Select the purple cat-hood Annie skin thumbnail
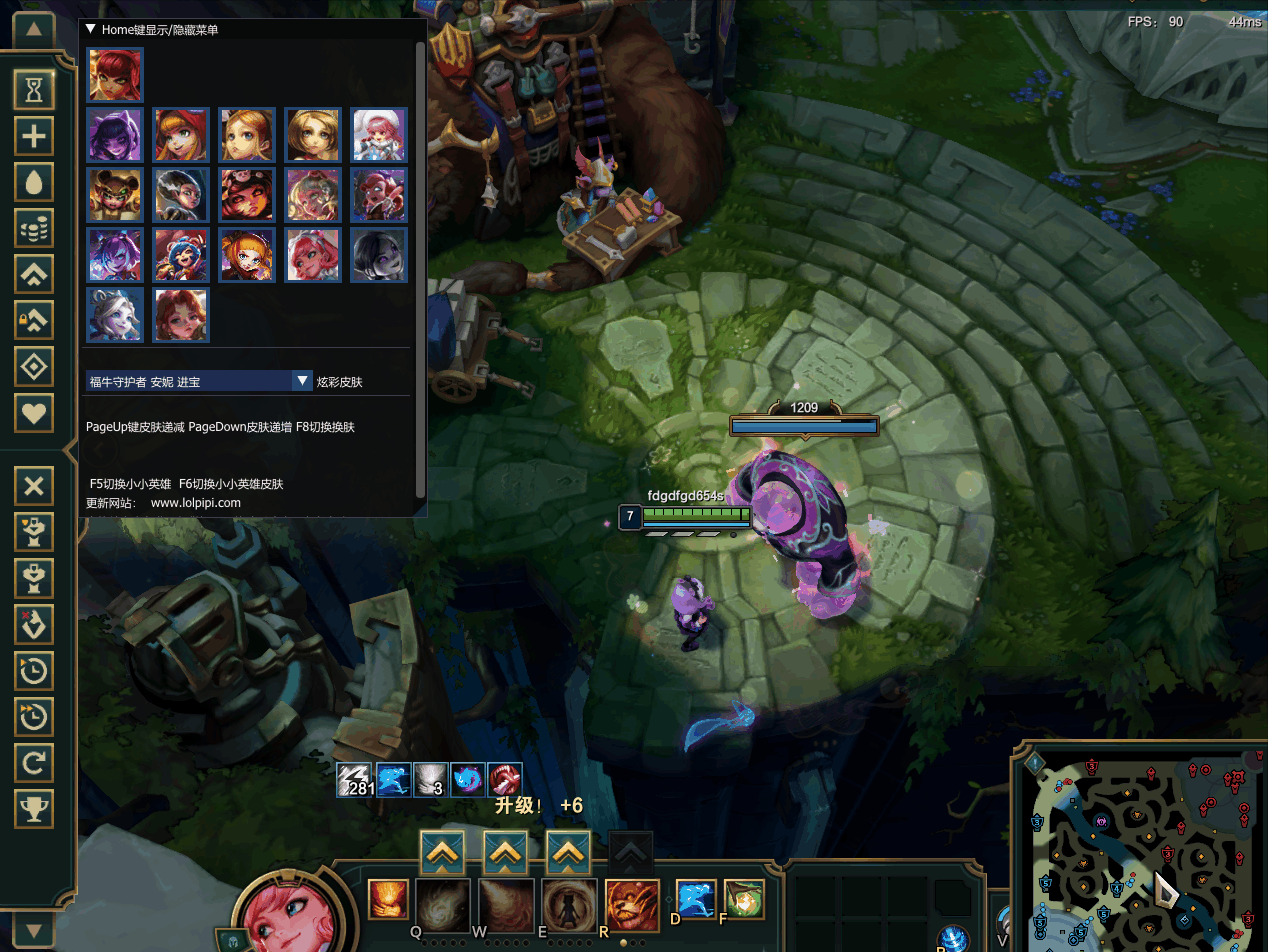 [115, 135]
